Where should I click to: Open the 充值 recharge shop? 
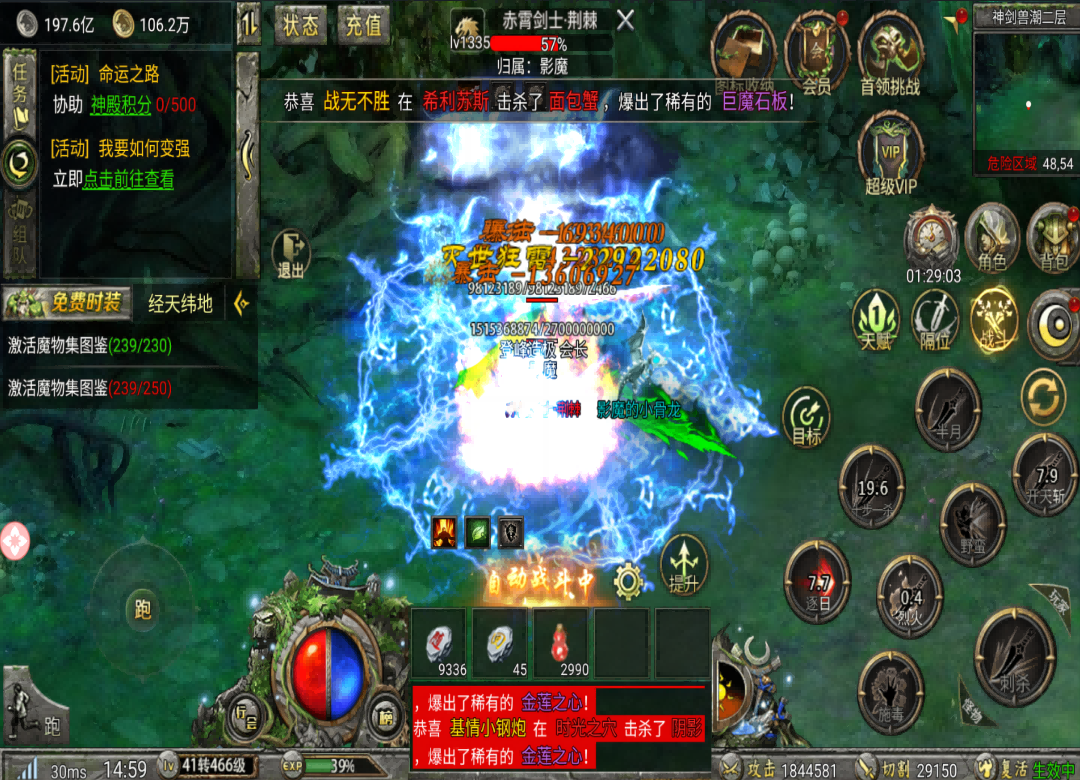pyautogui.click(x=363, y=25)
